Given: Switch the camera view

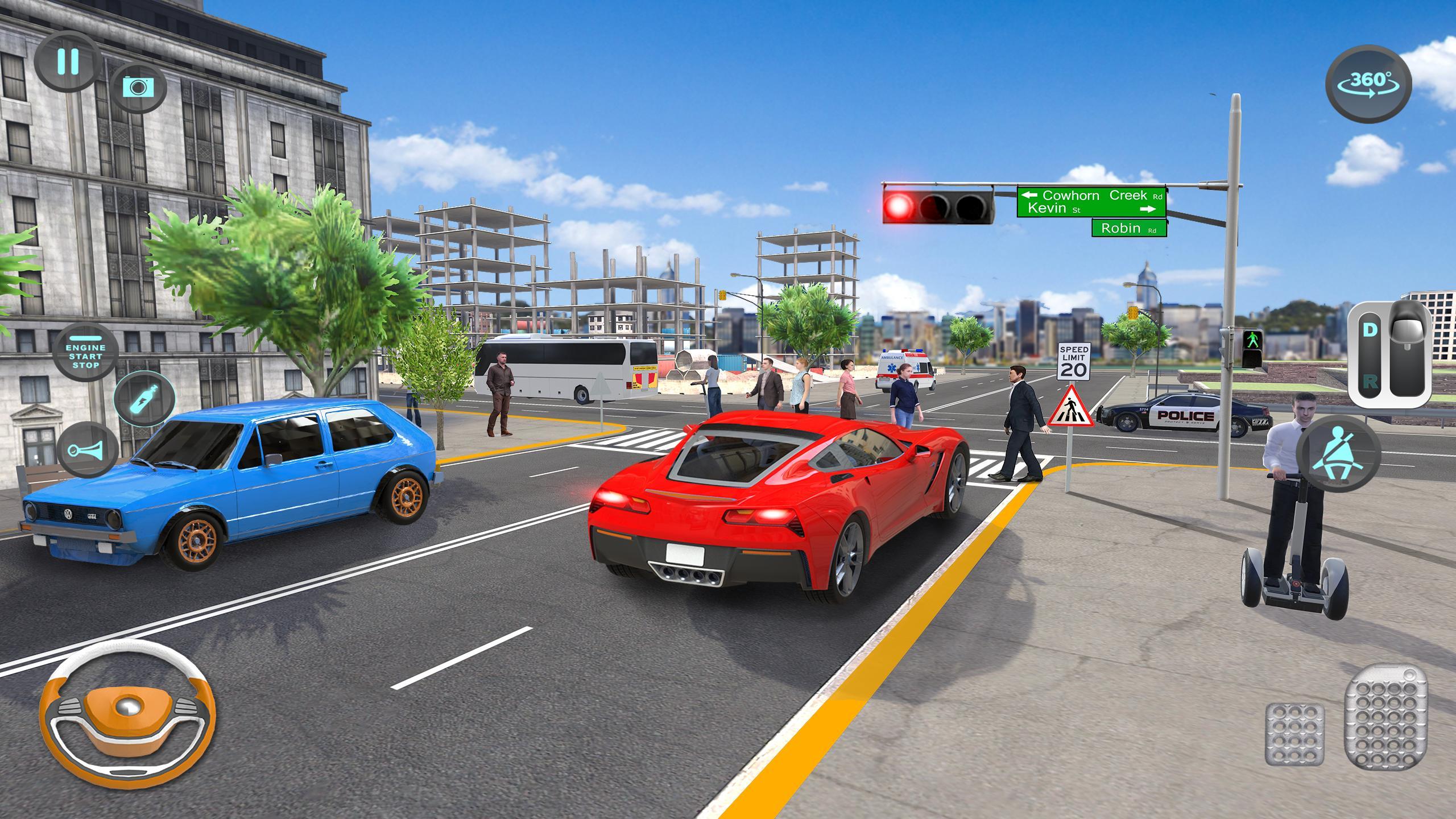Looking at the screenshot, I should [x=138, y=86].
